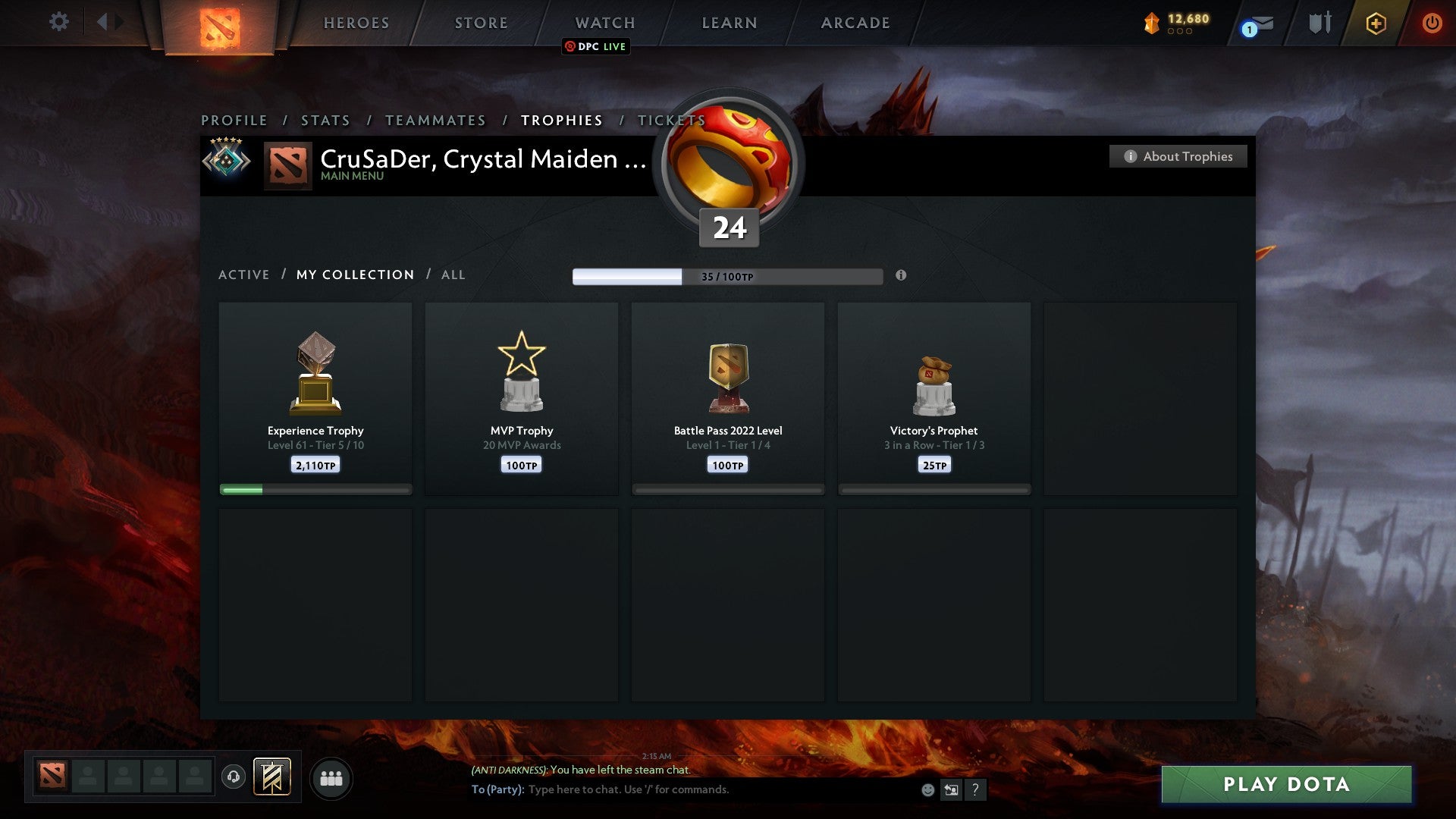Open the Armory shield and sword icon
Image resolution: width=1456 pixels, height=819 pixels.
point(1319,23)
